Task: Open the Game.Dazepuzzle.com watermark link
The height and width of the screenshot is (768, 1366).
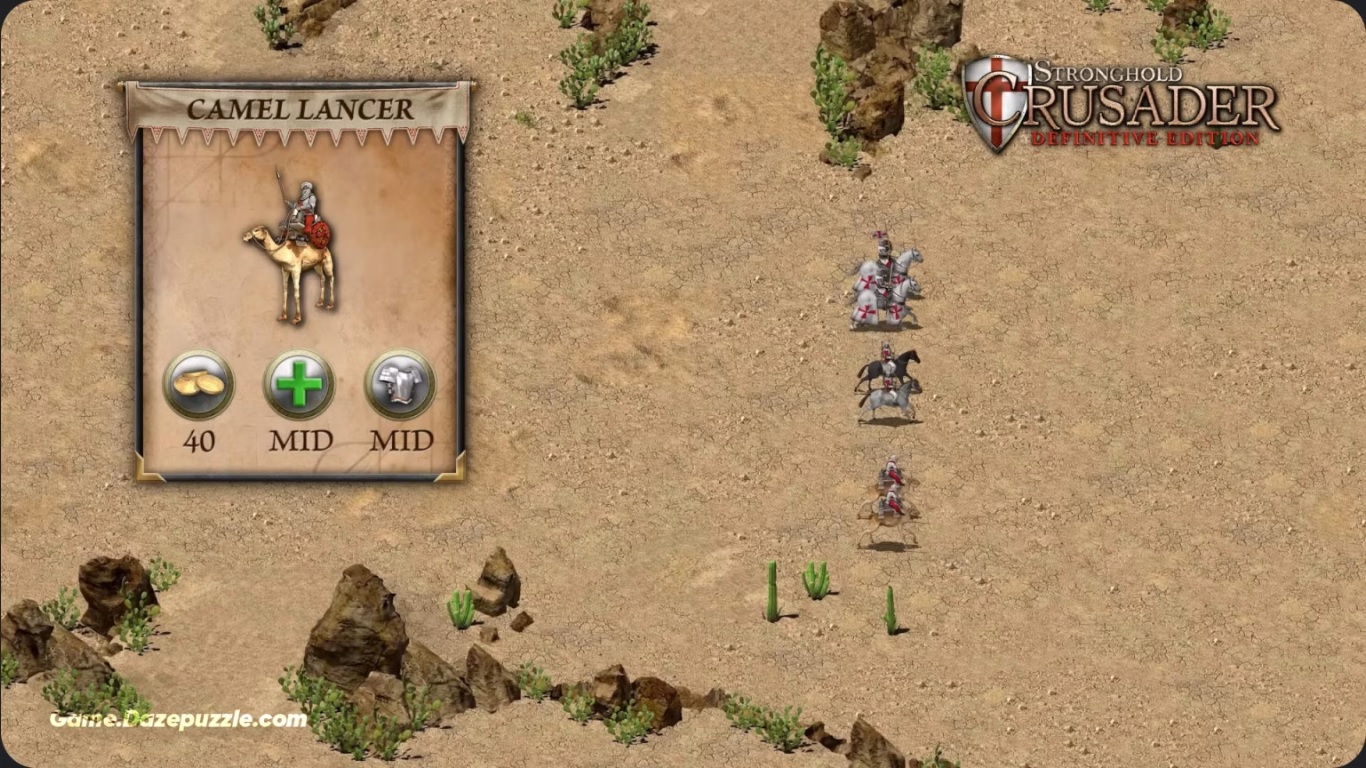Action: click(178, 719)
